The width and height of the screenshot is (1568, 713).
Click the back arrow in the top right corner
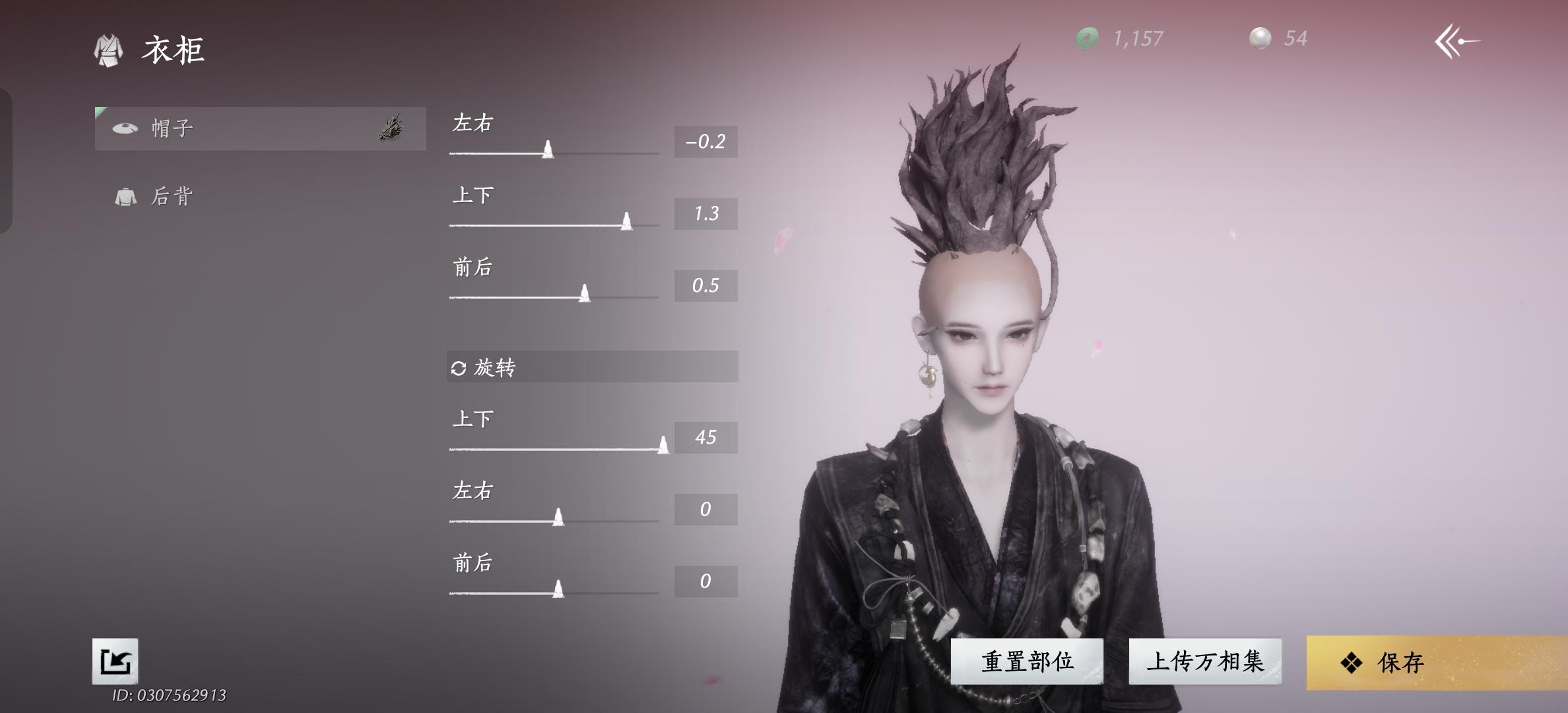point(1456,40)
